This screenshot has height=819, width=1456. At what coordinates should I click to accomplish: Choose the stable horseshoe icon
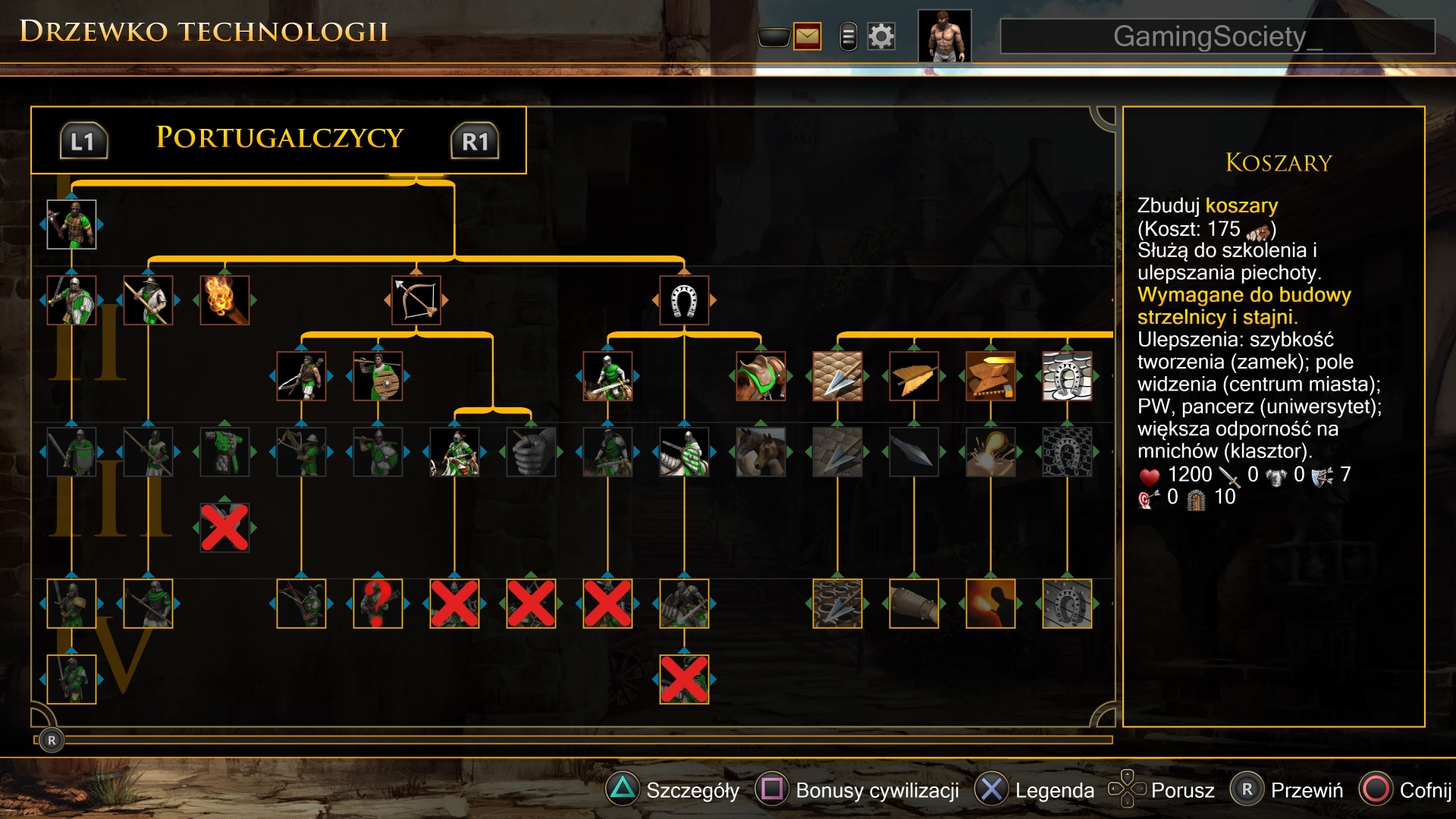pyautogui.click(x=684, y=300)
